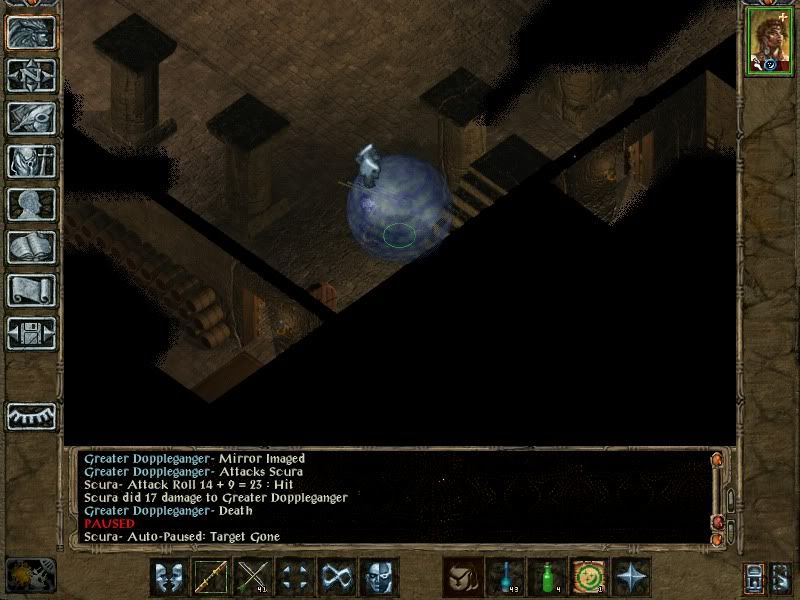
Task: Return to game via the top sidebar button
Action: pyautogui.click(x=32, y=33)
